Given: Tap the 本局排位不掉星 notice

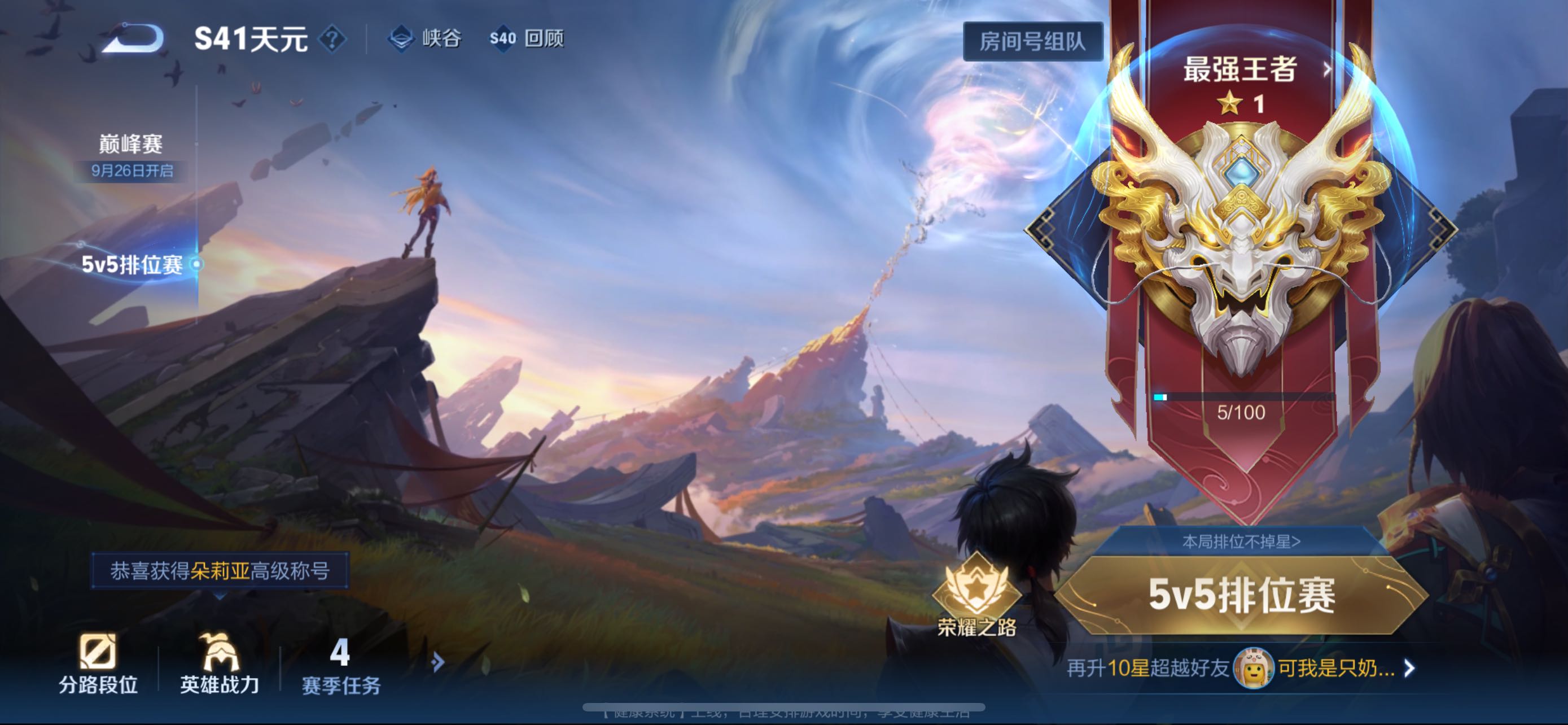Looking at the screenshot, I should 1241,541.
